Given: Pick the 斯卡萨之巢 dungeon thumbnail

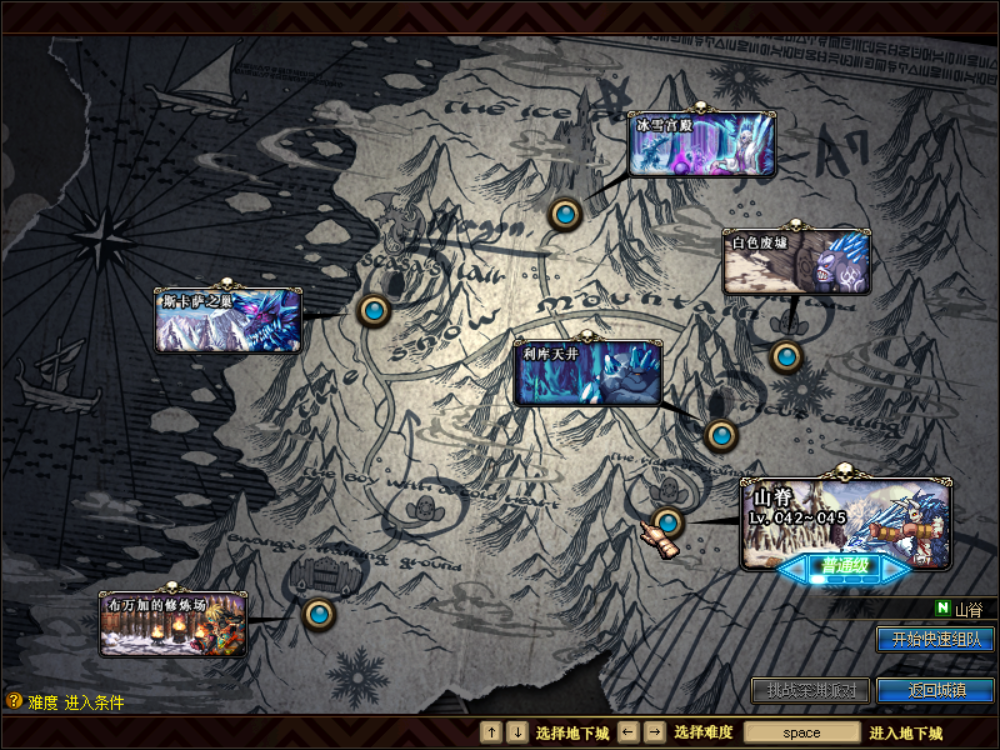Looking at the screenshot, I should 228,320.
